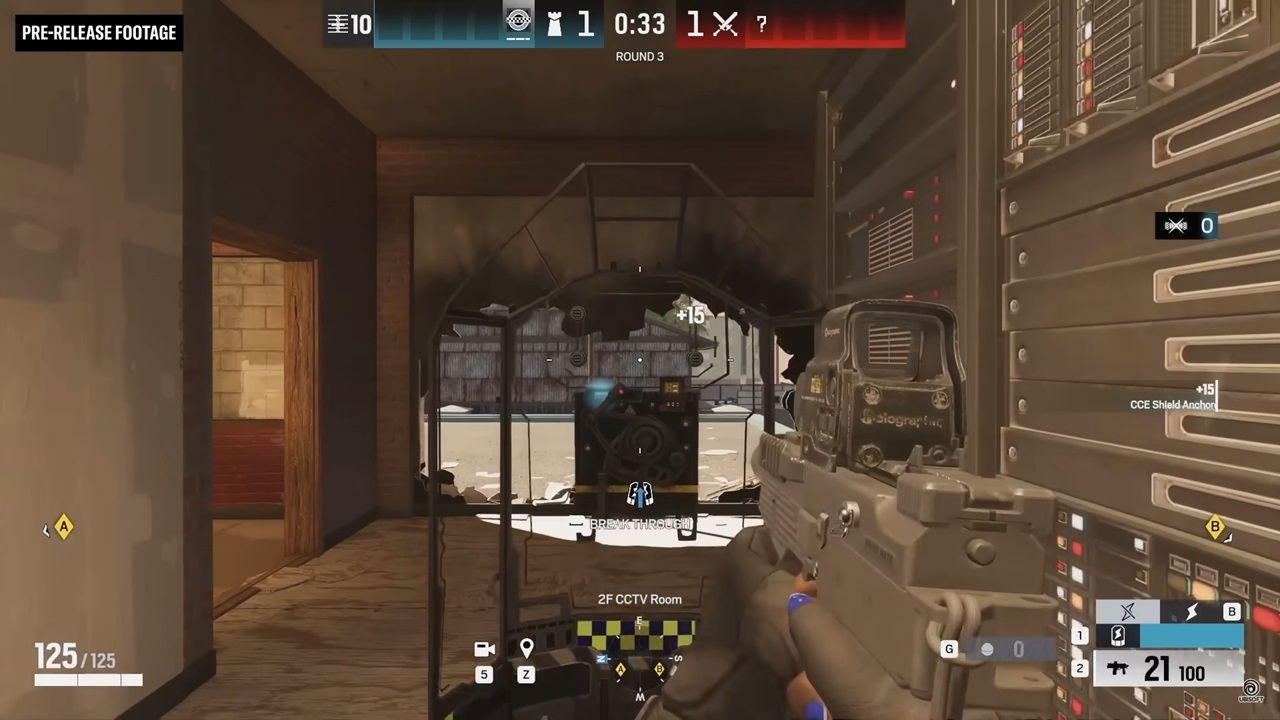Select the lightning bolt ability icon

coord(1190,612)
